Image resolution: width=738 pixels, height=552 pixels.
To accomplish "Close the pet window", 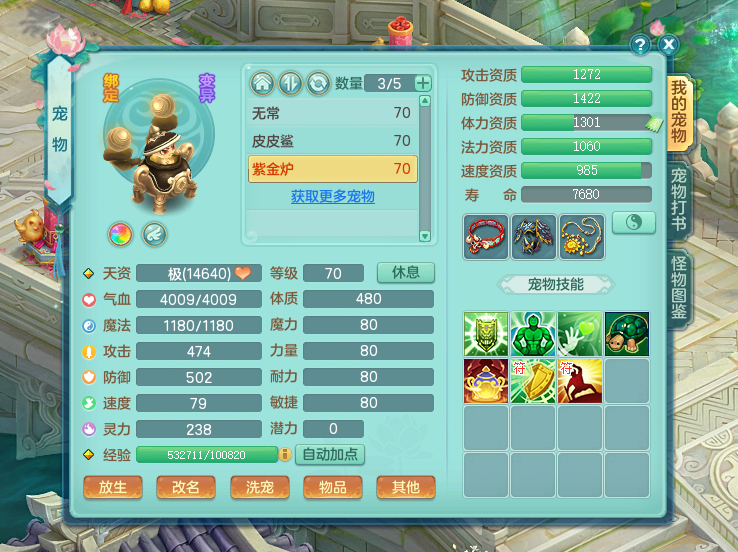I will point(669,45).
